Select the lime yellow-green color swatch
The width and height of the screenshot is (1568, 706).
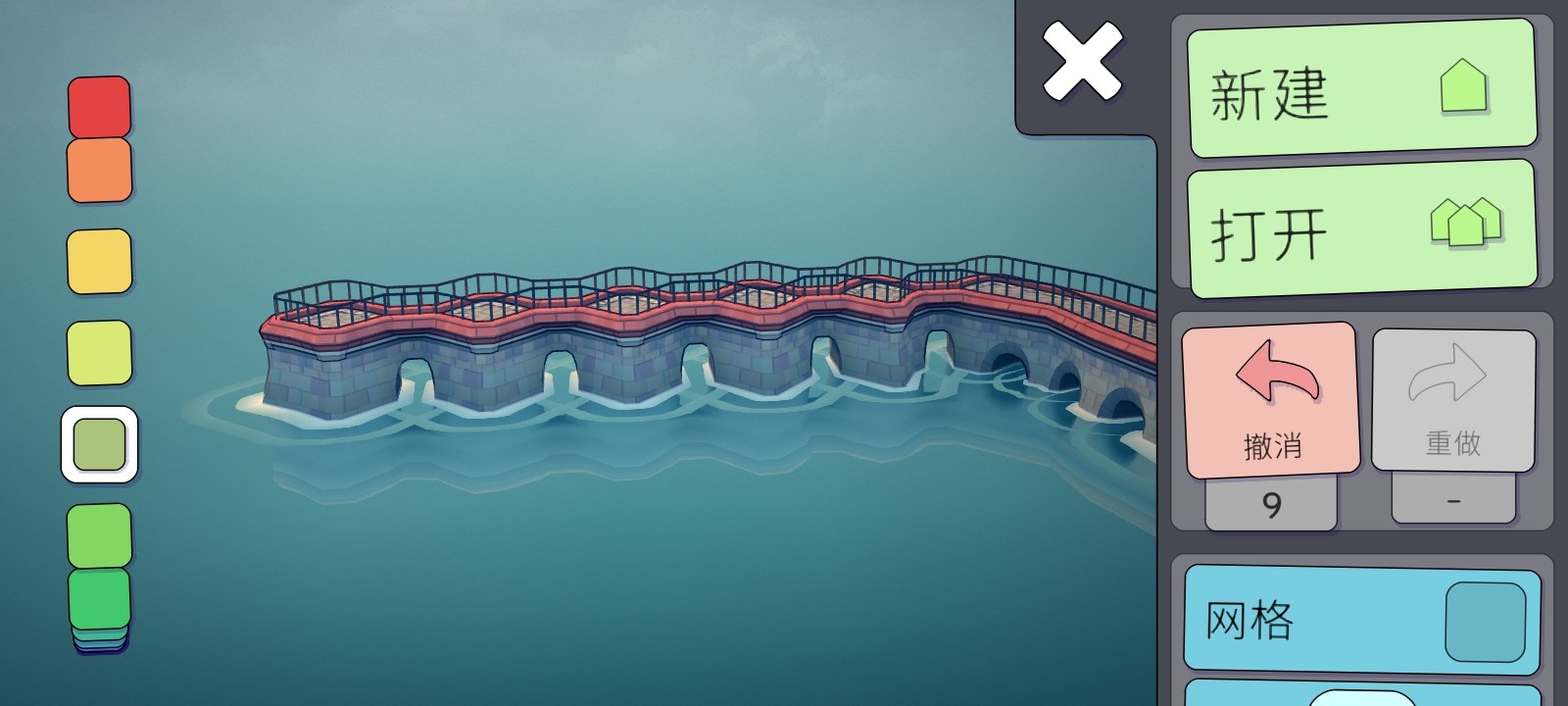click(99, 352)
